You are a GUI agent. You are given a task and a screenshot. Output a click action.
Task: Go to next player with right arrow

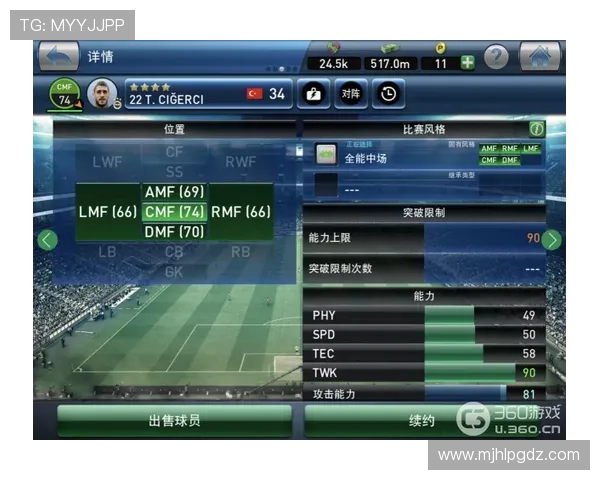point(551,240)
